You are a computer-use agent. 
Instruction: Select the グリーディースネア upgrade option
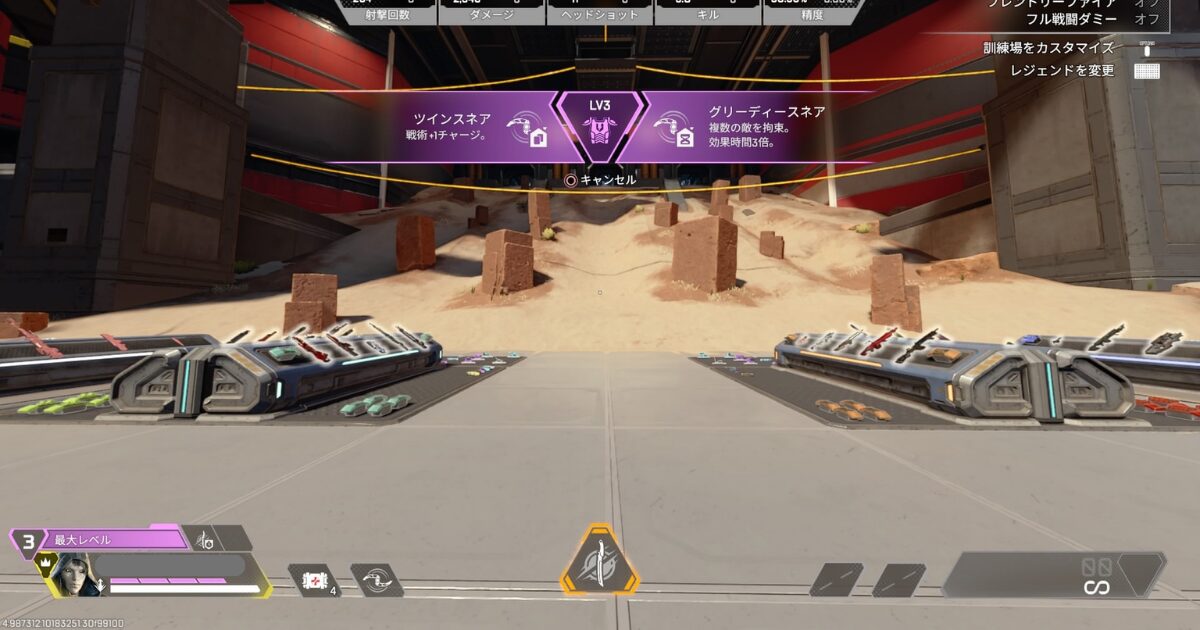pos(740,127)
